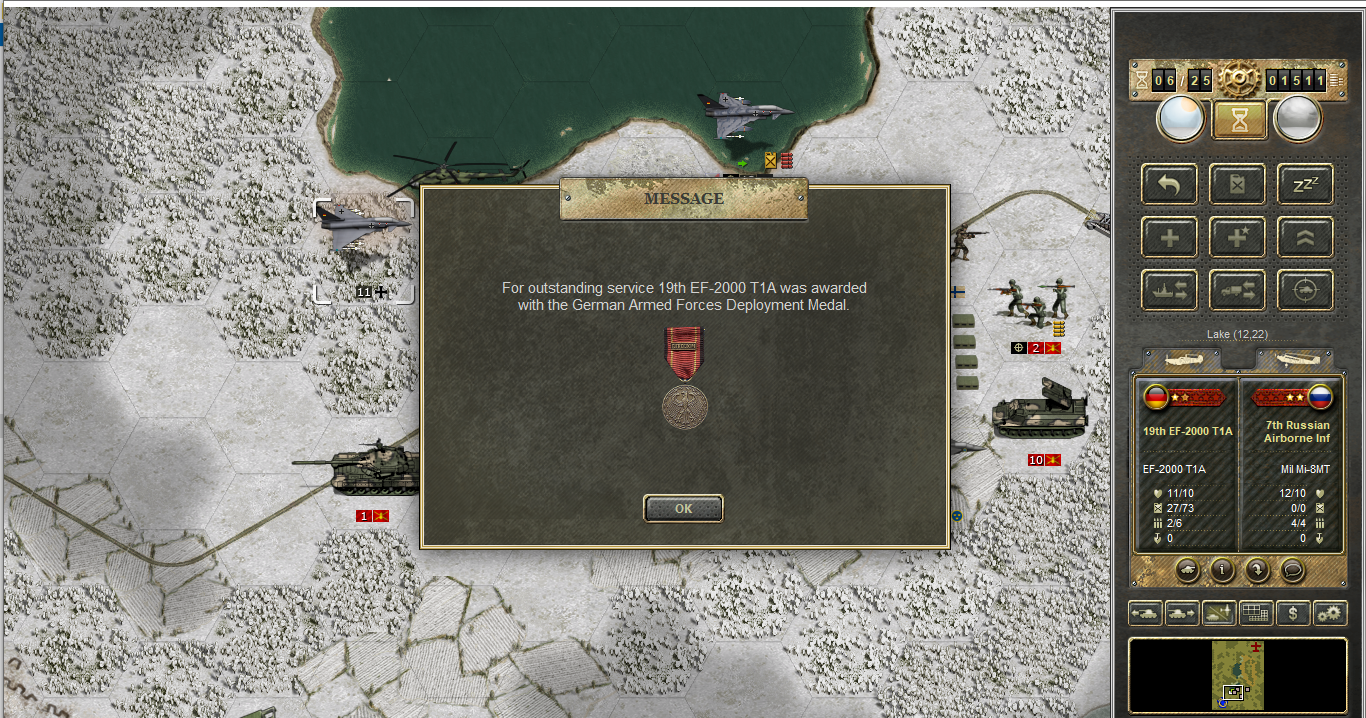Show the strategic map grid button
This screenshot has width=1366, height=718.
pos(1256,612)
